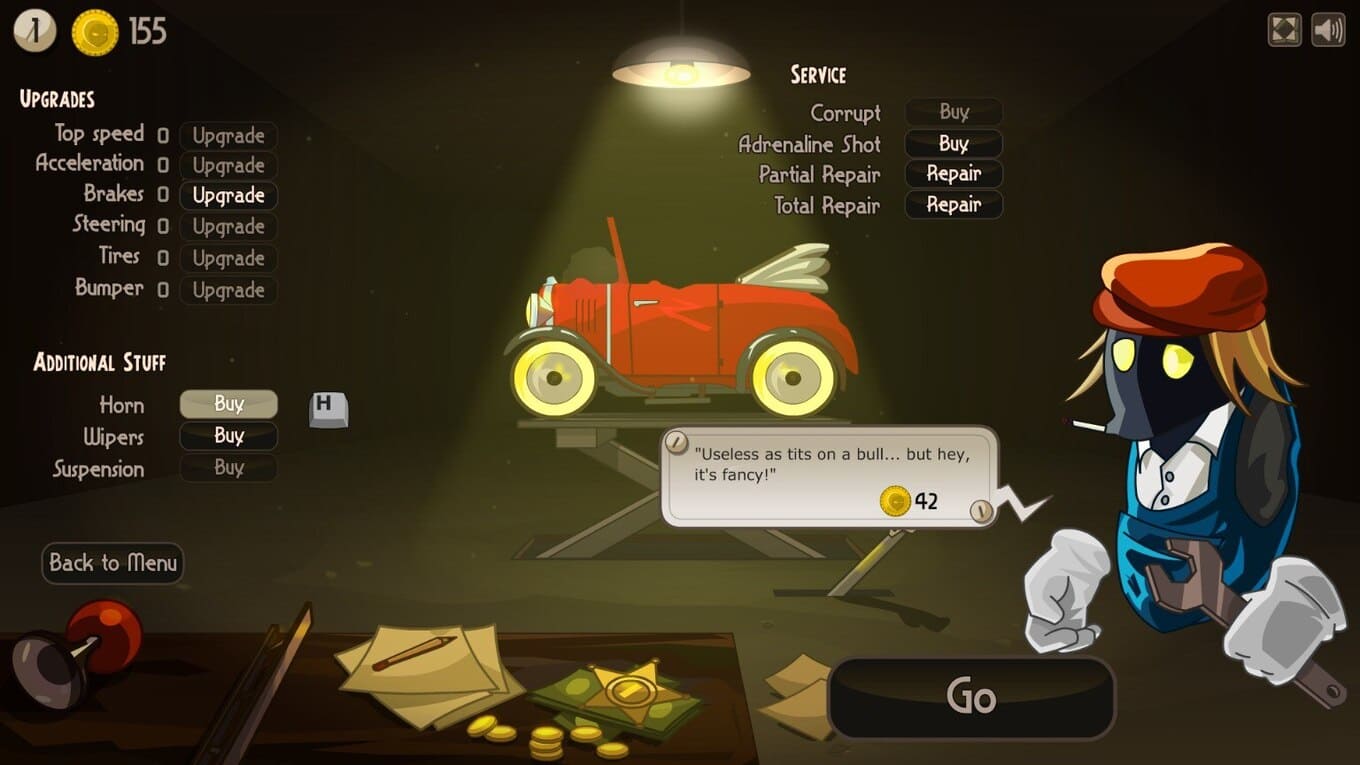
Task: Start the race with Go
Action: coord(971,697)
